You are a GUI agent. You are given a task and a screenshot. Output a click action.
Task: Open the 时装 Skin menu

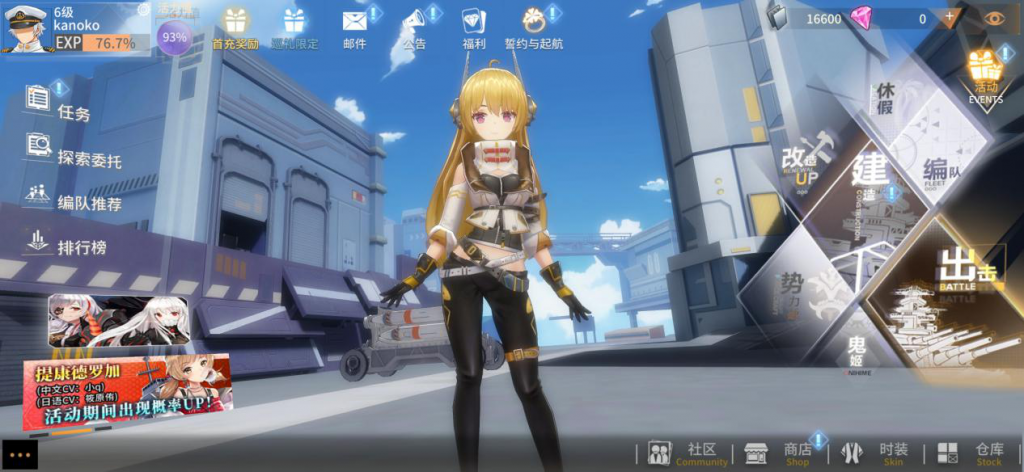[x=875, y=453]
